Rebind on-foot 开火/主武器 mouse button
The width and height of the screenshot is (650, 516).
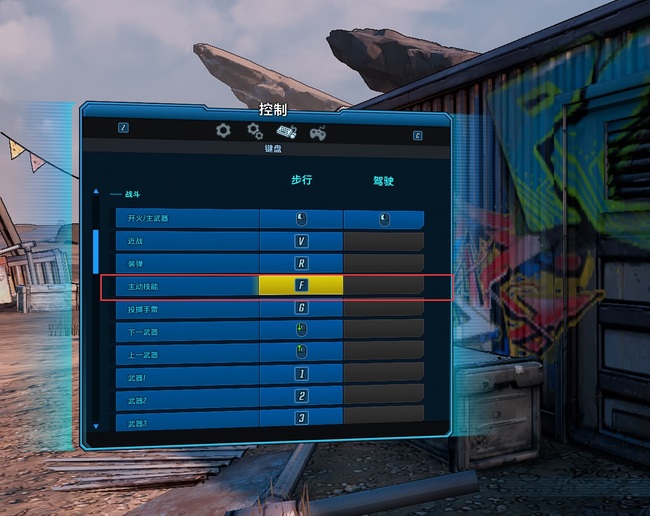(301, 218)
